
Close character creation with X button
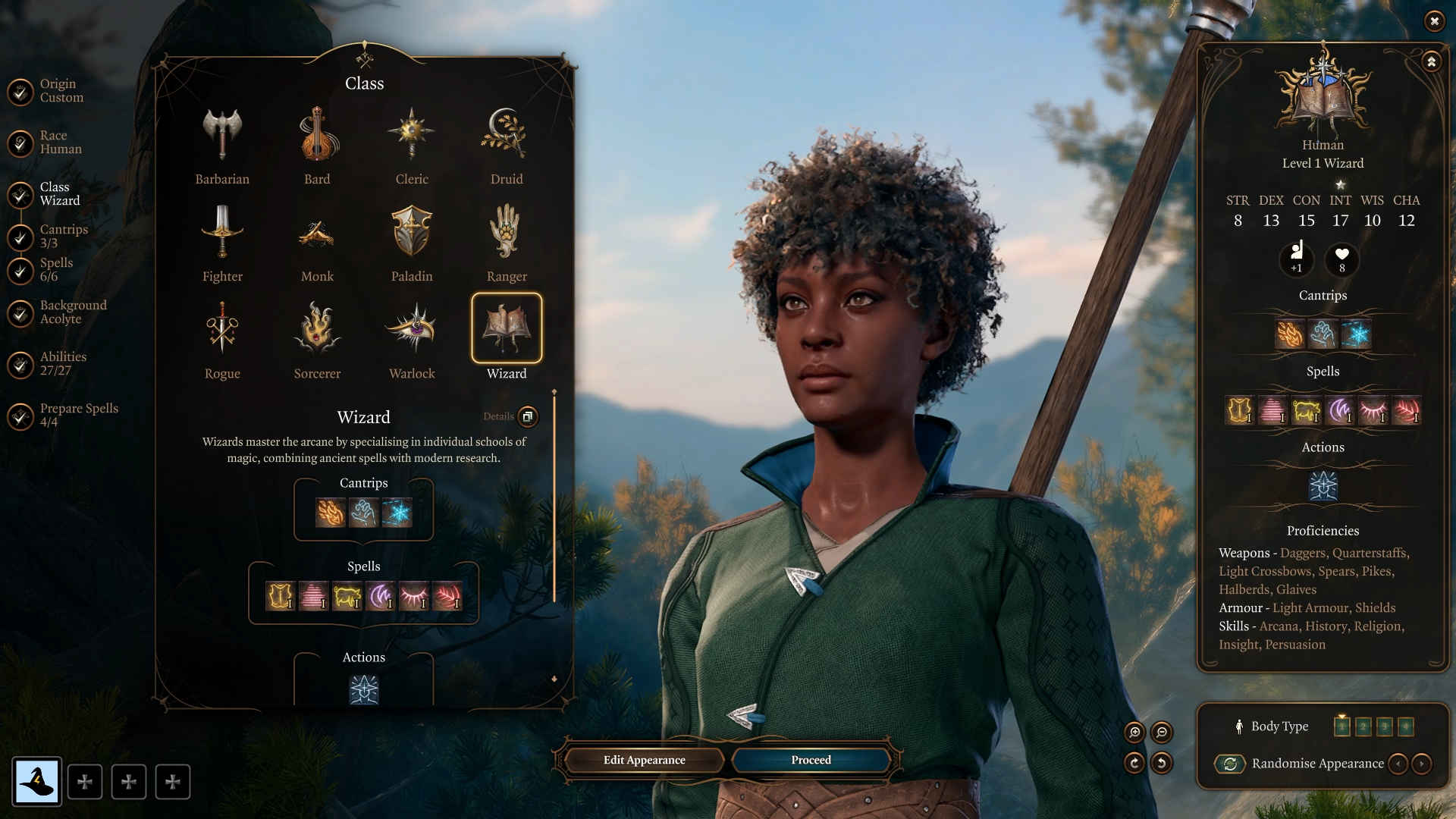coord(1434,21)
